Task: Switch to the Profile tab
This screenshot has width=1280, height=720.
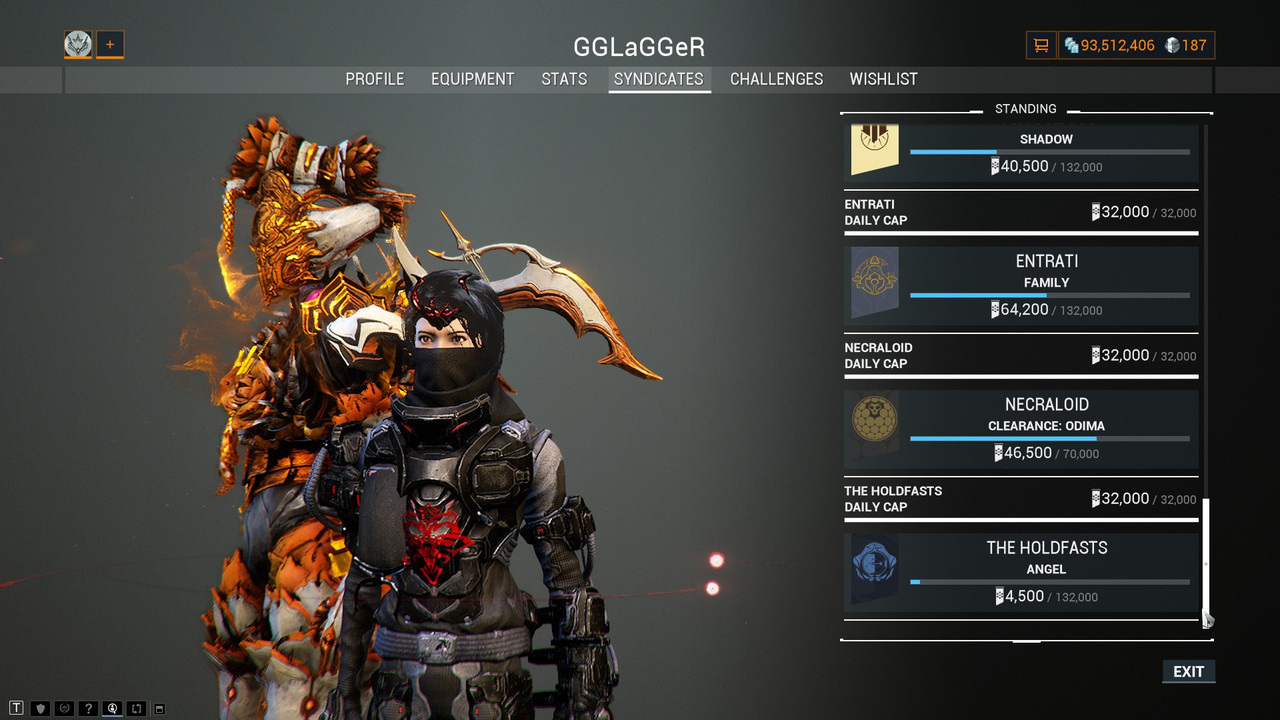Action: (x=375, y=79)
